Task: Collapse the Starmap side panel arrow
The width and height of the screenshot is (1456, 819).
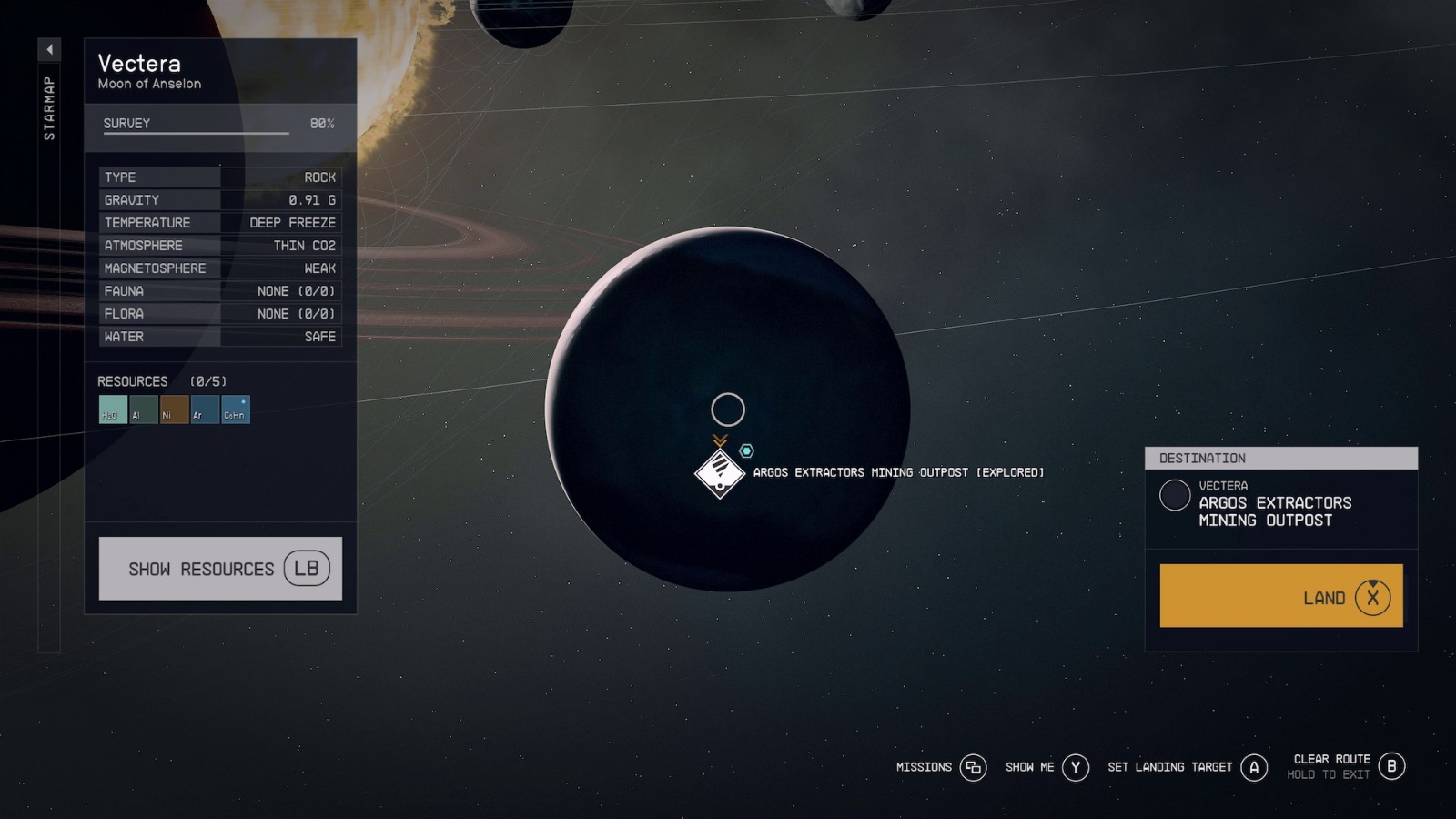Action: tap(50, 49)
